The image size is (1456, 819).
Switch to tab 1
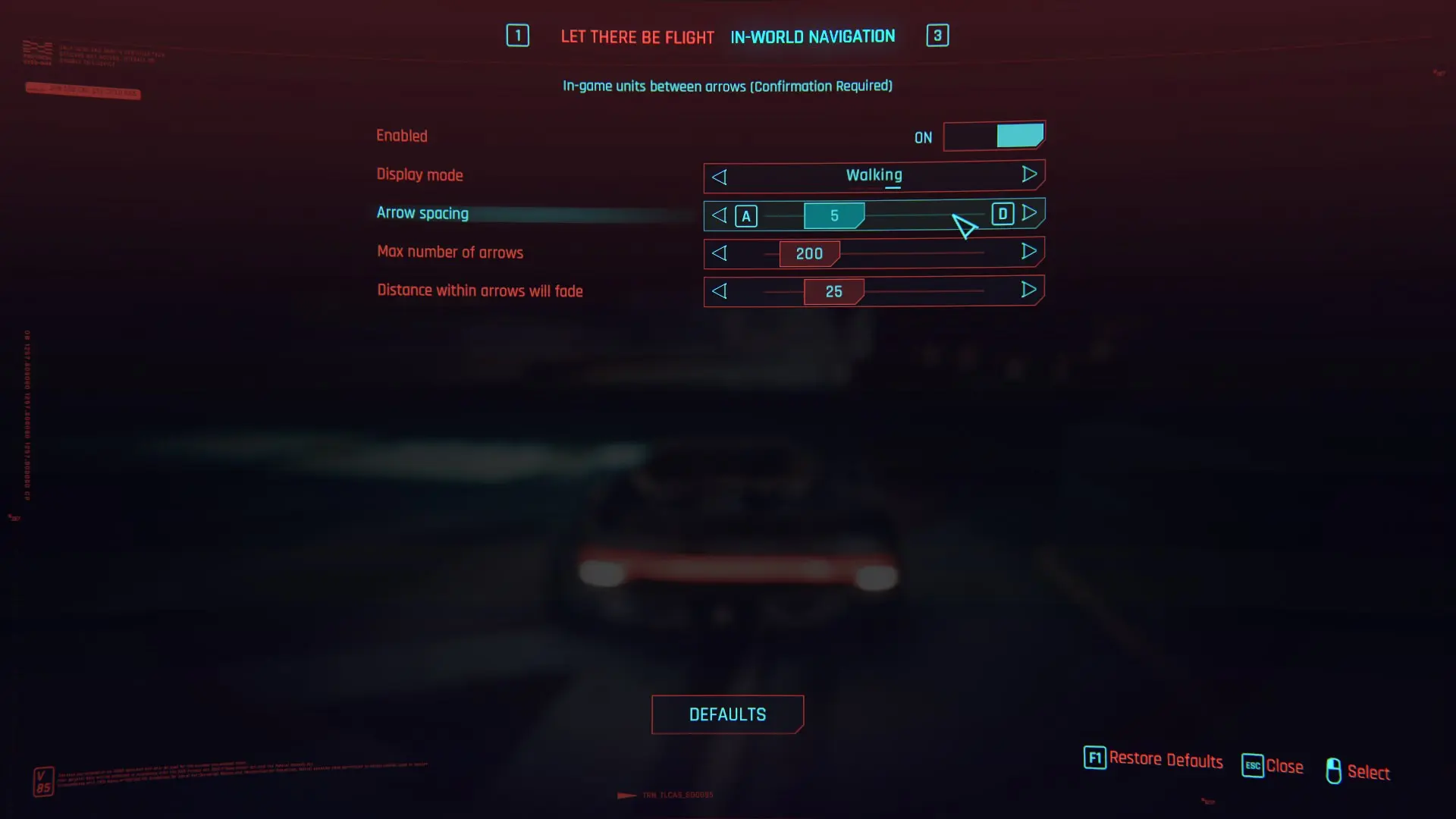click(x=518, y=35)
